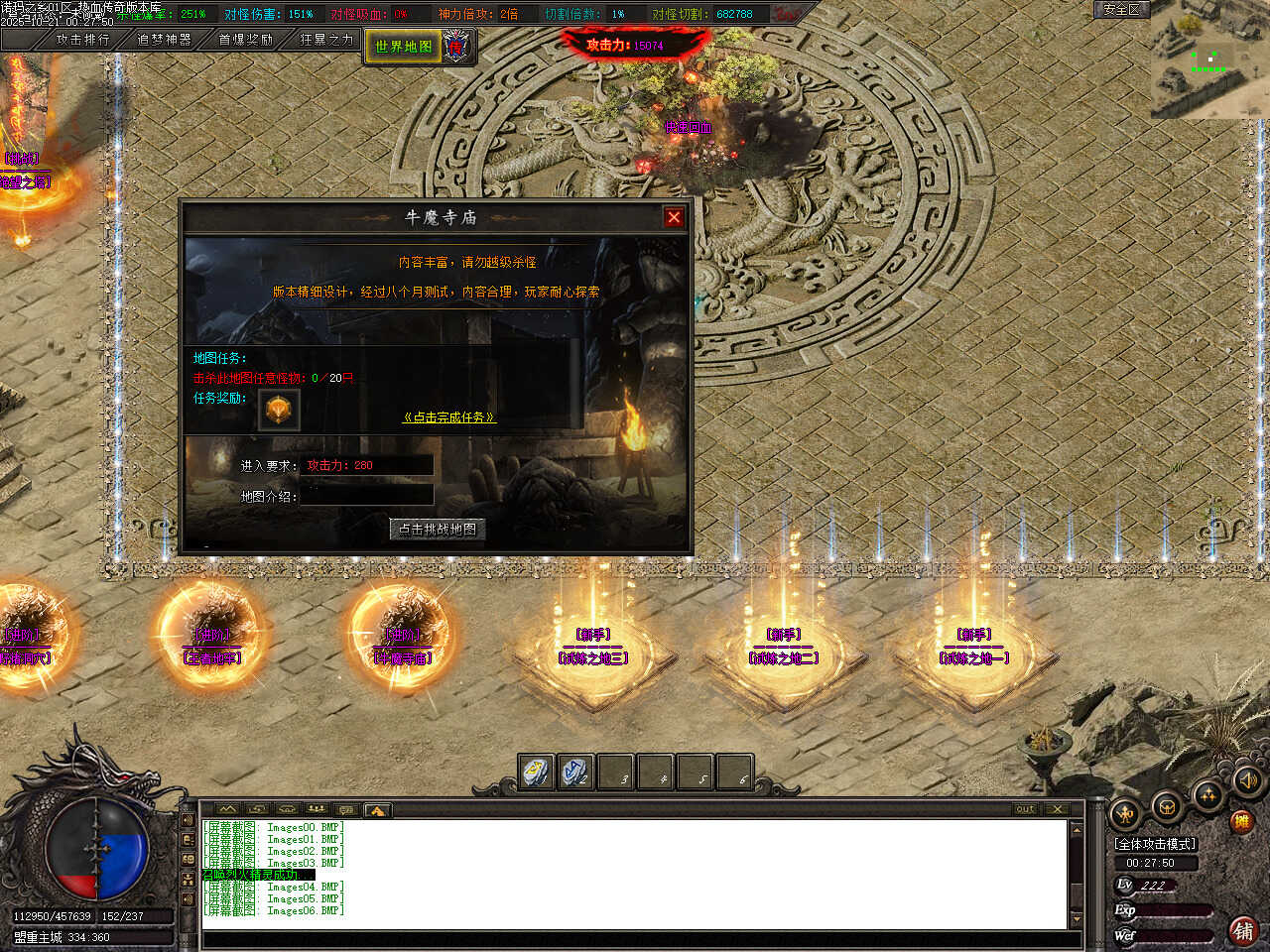The width and height of the screenshot is (1270, 952).
Task: Use the item in hotbar slot one
Action: (x=537, y=773)
